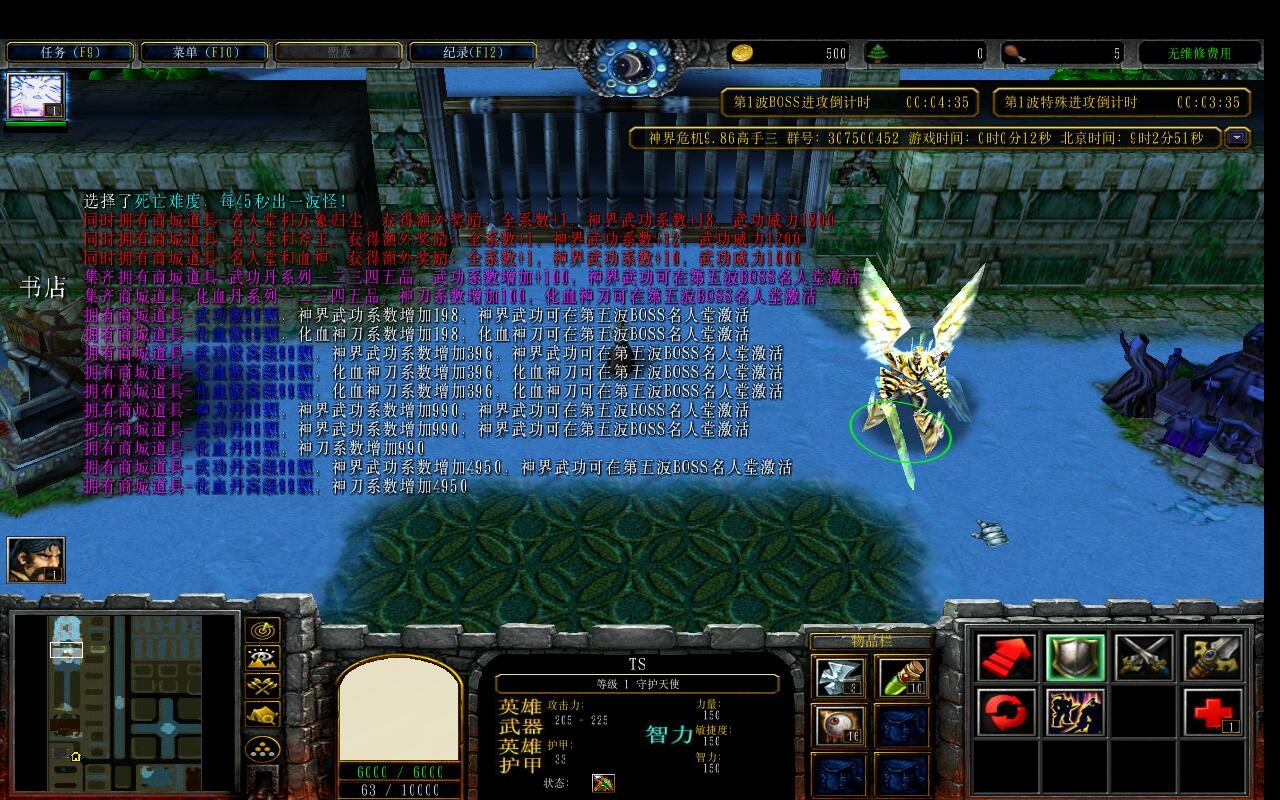
Task: Activate the crossed swords Attack command
Action: 1144,657
